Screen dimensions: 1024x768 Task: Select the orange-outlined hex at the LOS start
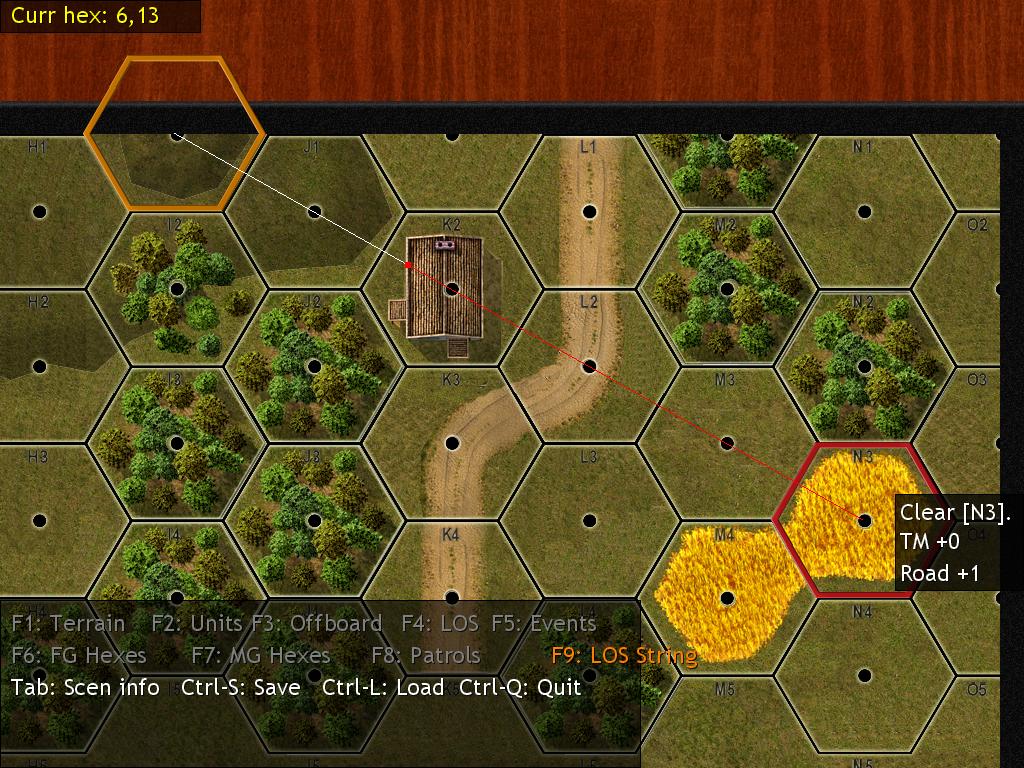177,134
